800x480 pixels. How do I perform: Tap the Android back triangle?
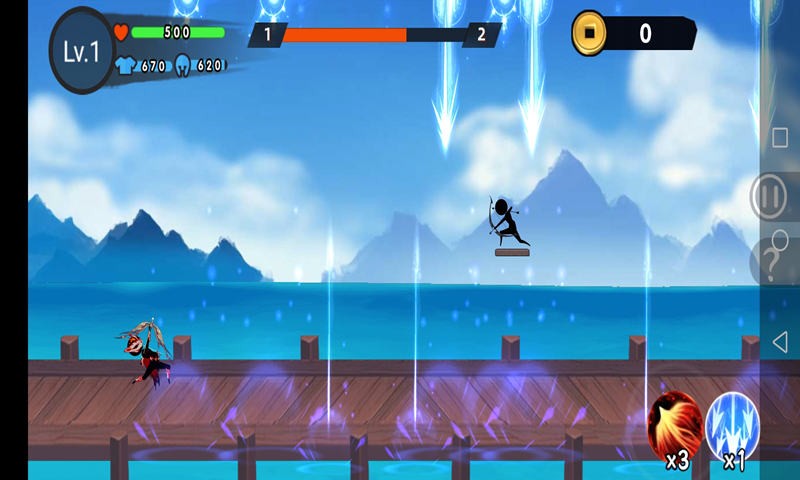[x=780, y=342]
